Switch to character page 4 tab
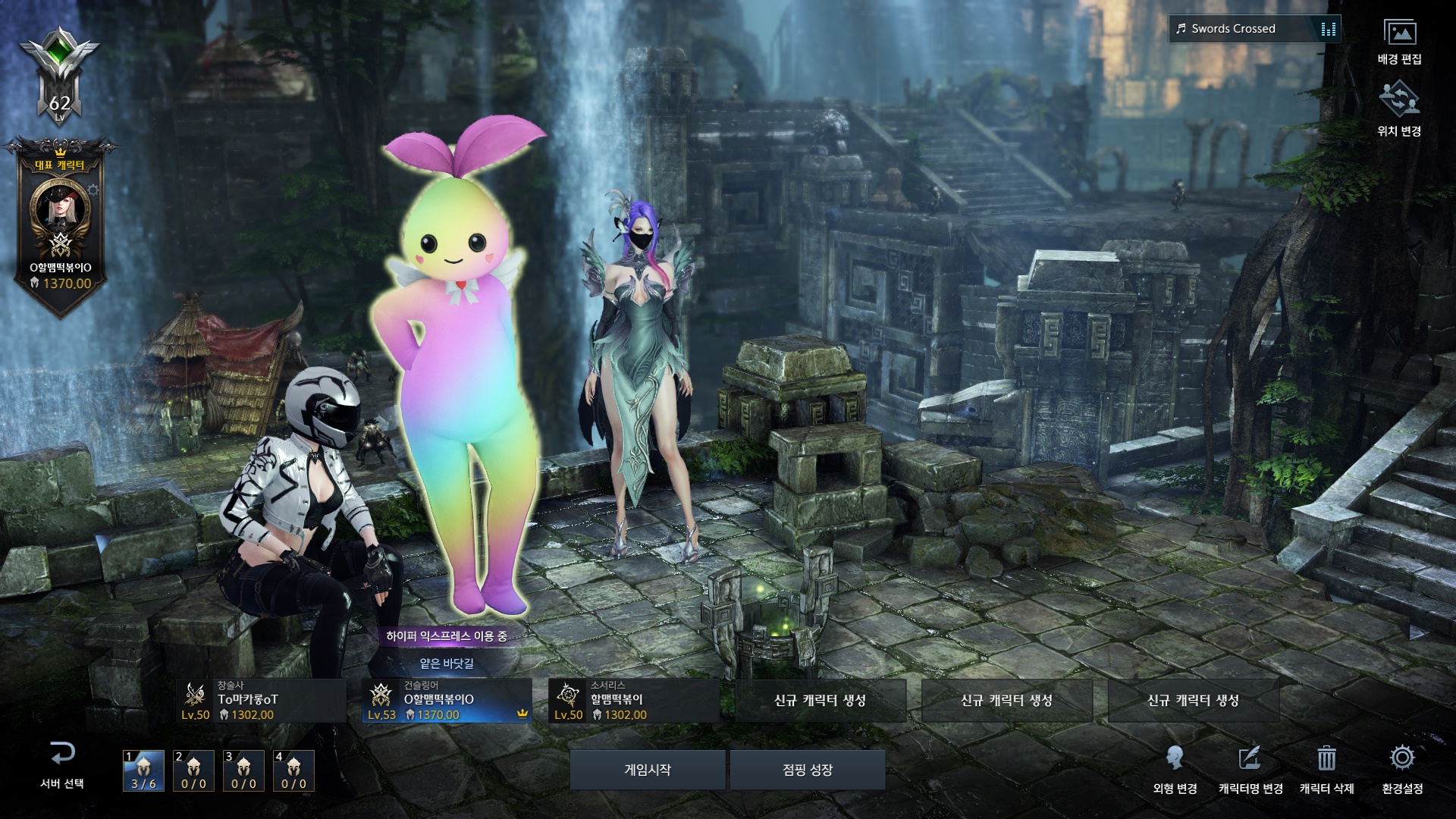1456x819 pixels. coord(293,770)
